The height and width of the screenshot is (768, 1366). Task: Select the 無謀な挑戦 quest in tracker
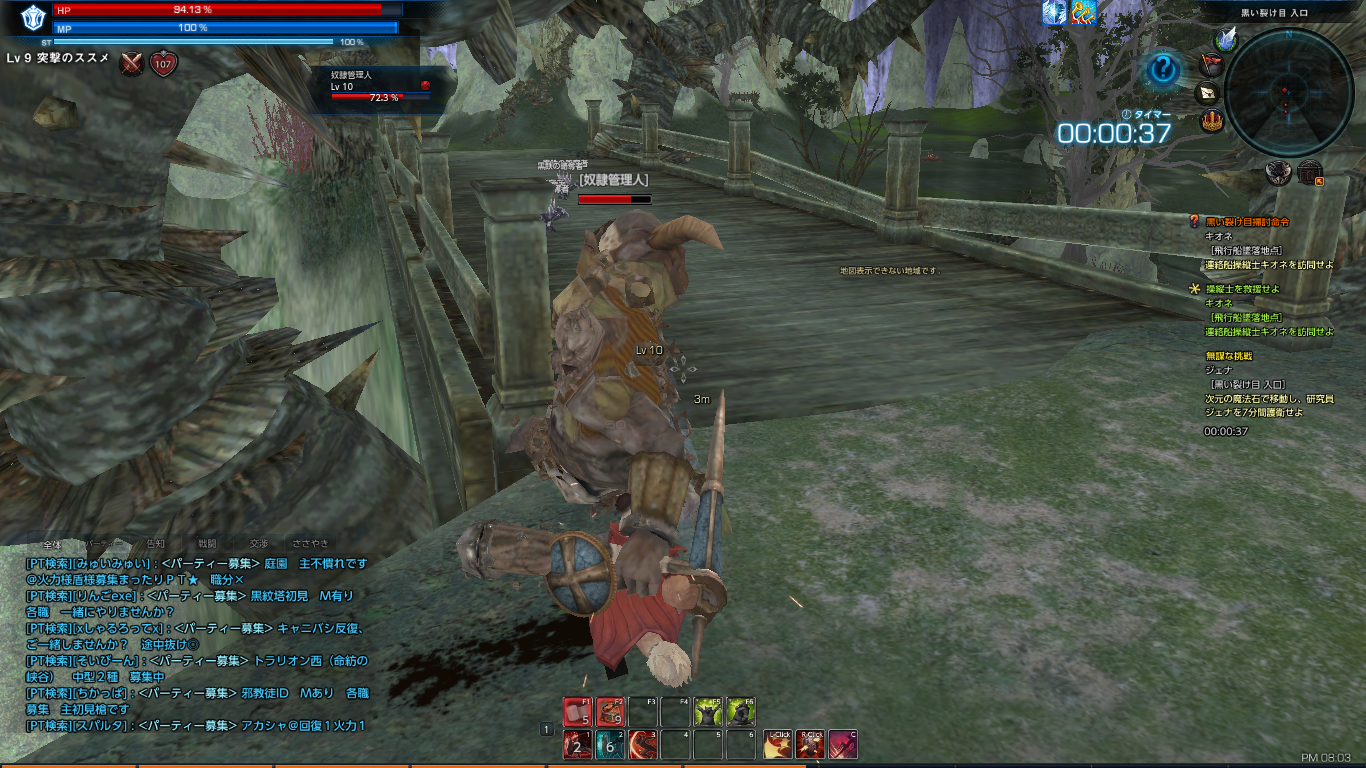coord(1229,356)
